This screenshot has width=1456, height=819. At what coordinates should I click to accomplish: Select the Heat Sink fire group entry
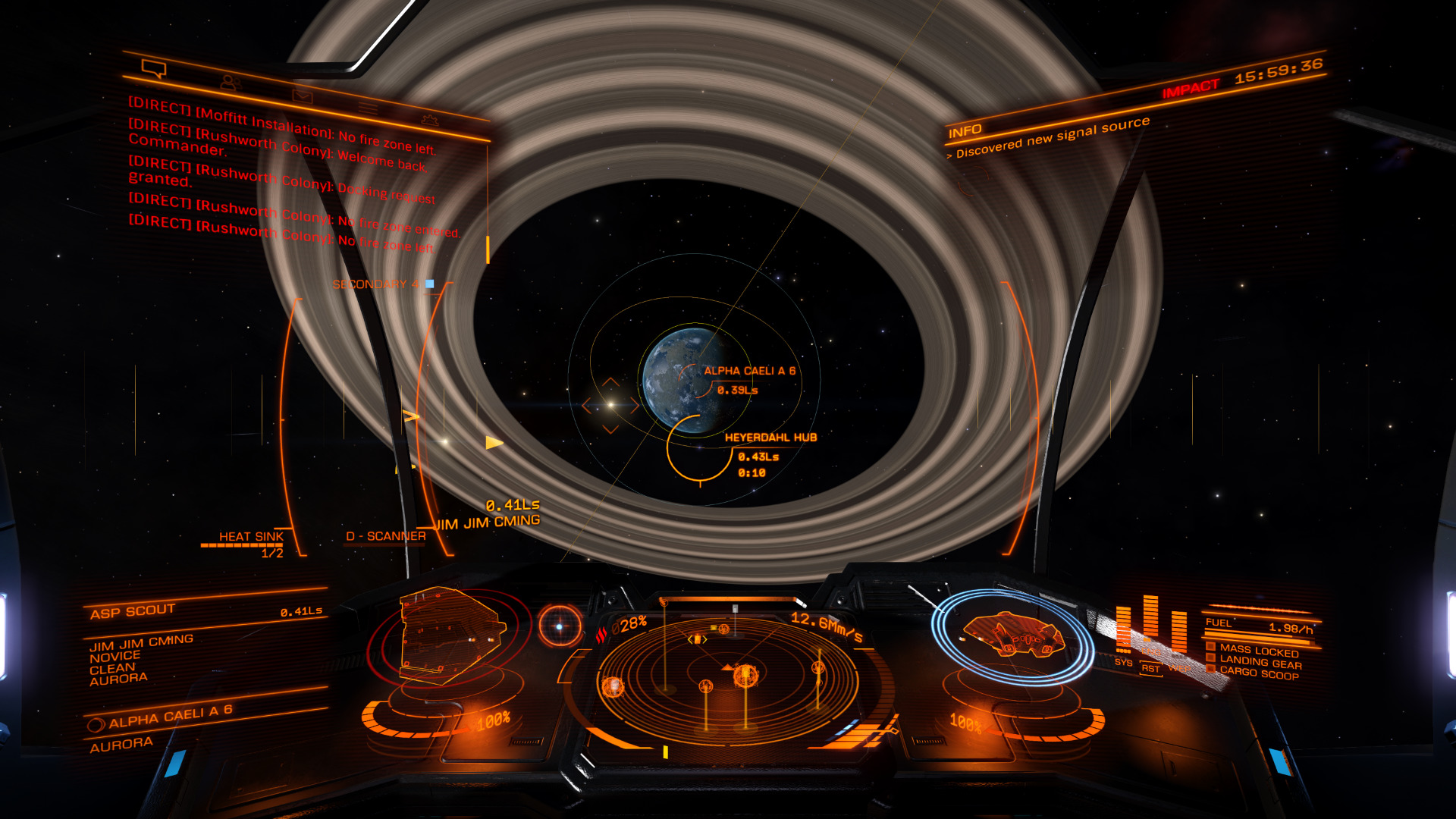coord(250,537)
